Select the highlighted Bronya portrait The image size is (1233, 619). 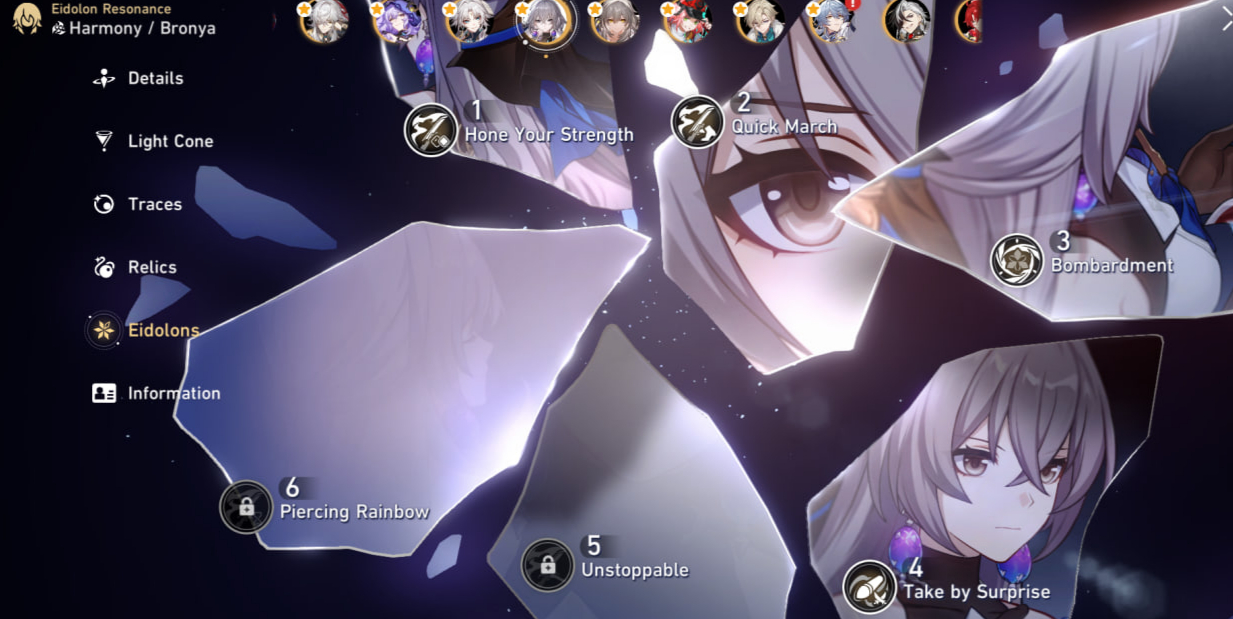(x=545, y=21)
